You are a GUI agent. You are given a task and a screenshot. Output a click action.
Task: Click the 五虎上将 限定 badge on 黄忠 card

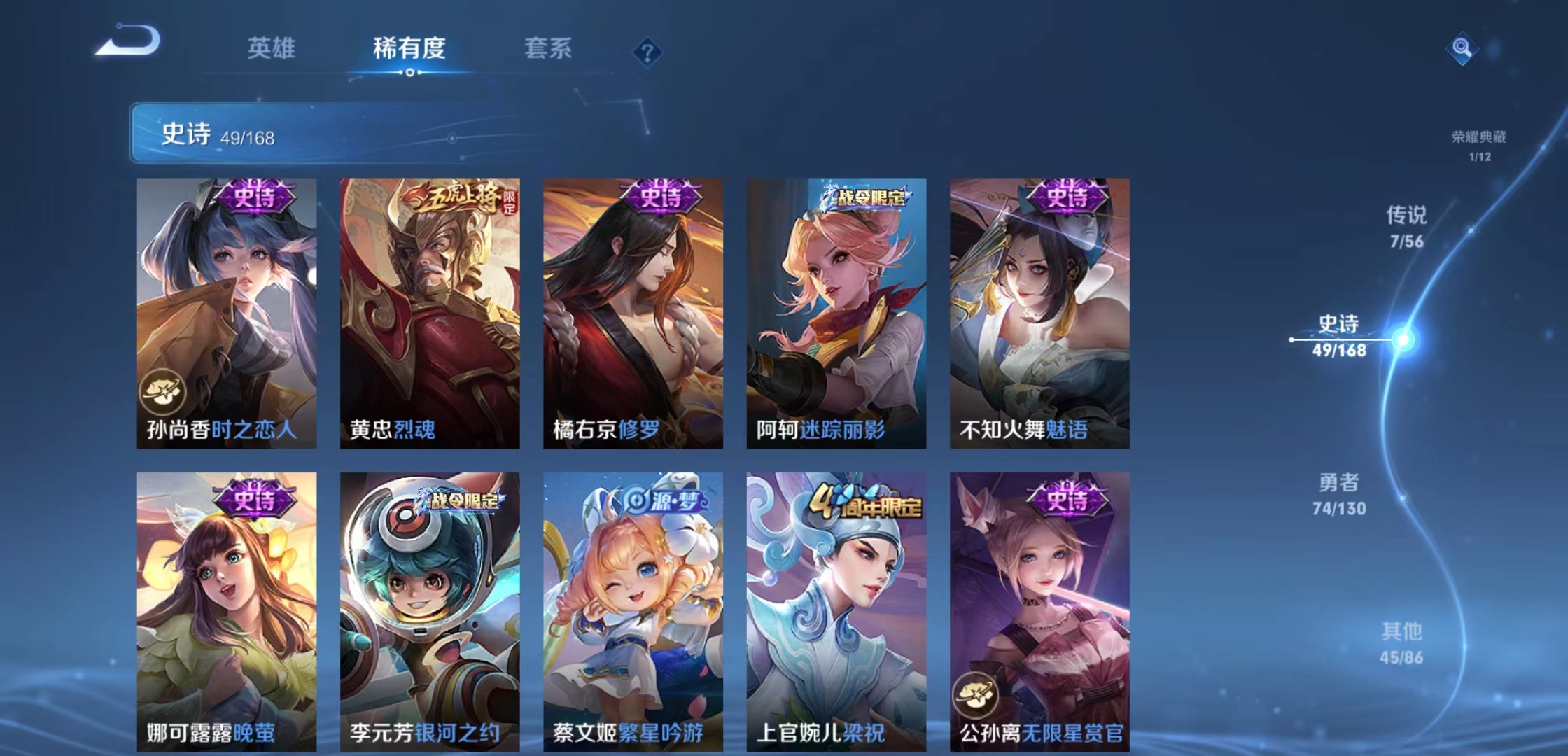[458, 197]
